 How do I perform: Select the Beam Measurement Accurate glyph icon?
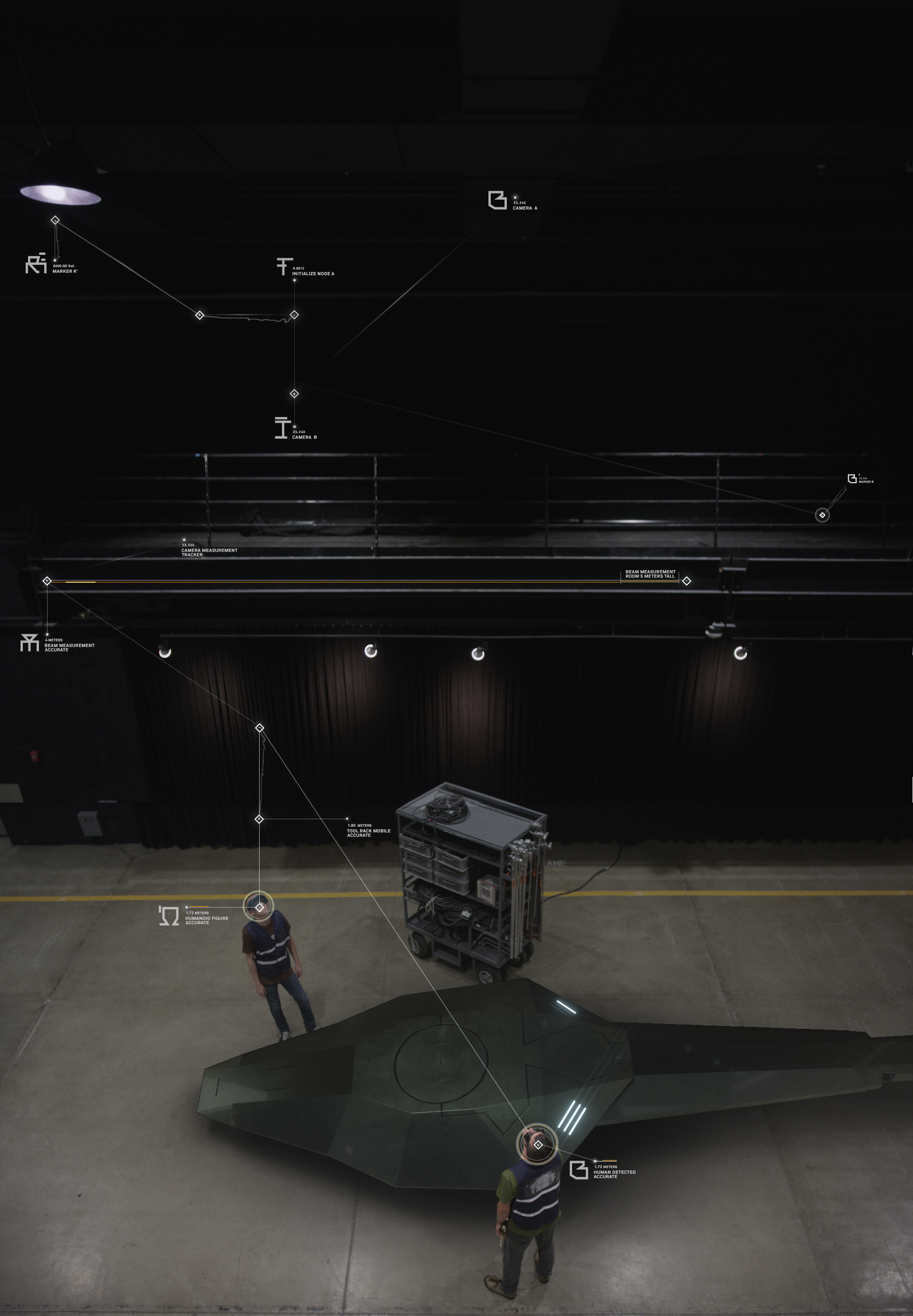click(29, 643)
